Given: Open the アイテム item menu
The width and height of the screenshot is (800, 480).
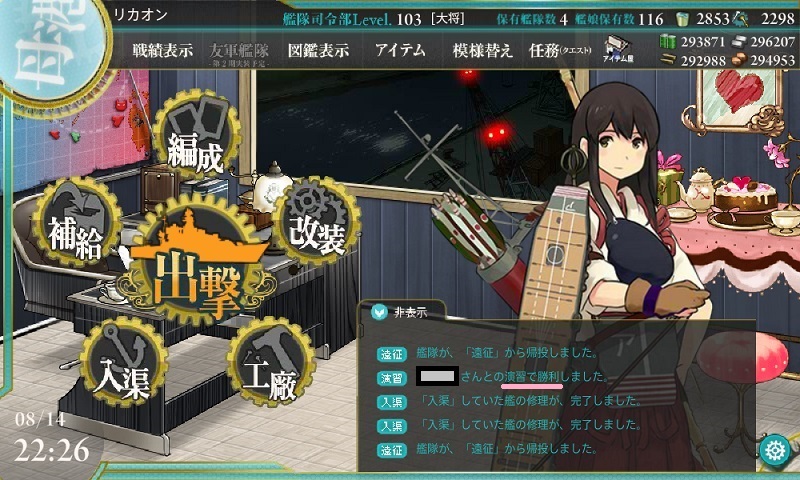Looking at the screenshot, I should (400, 51).
